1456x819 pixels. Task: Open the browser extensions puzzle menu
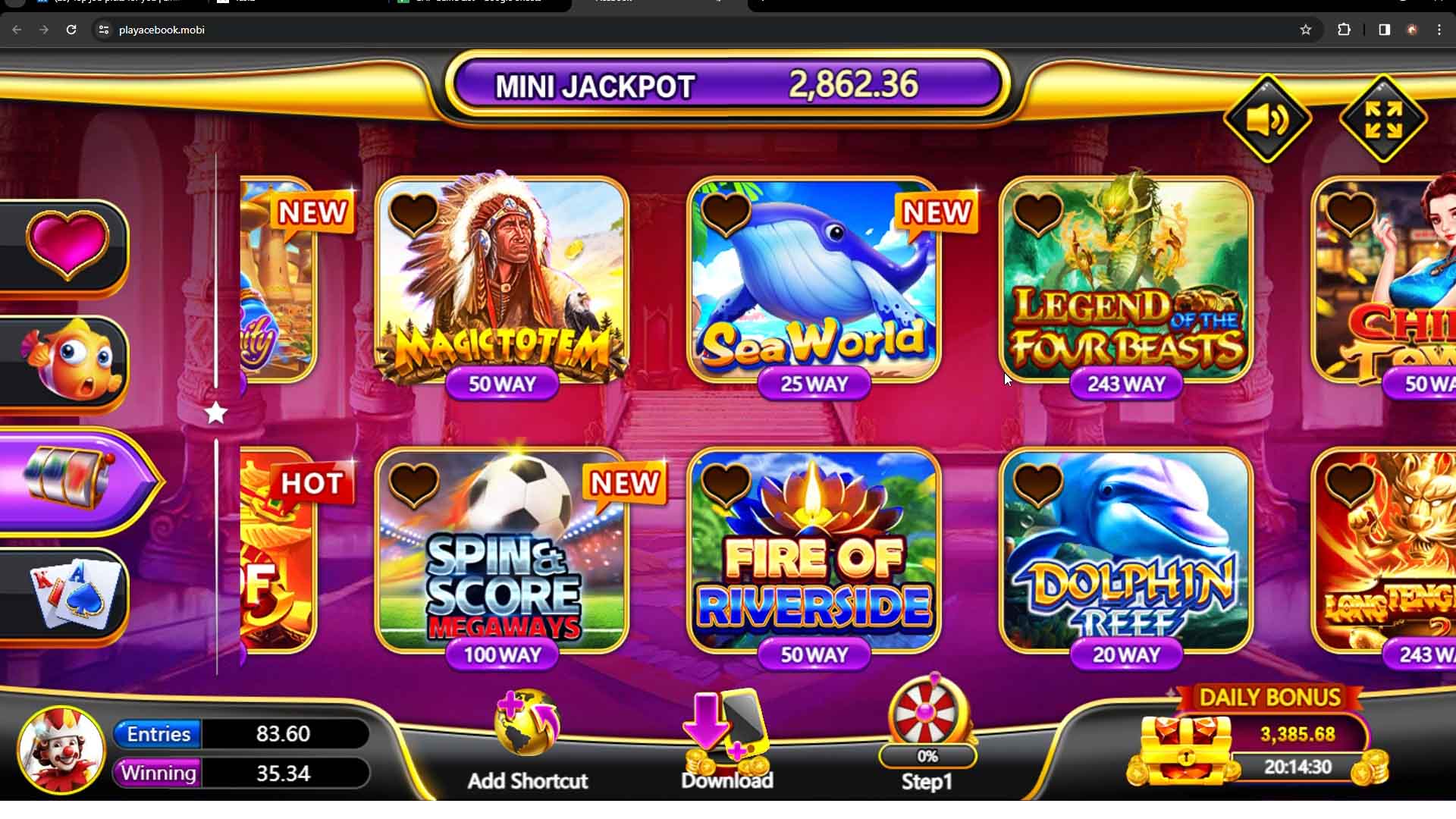pyautogui.click(x=1345, y=30)
